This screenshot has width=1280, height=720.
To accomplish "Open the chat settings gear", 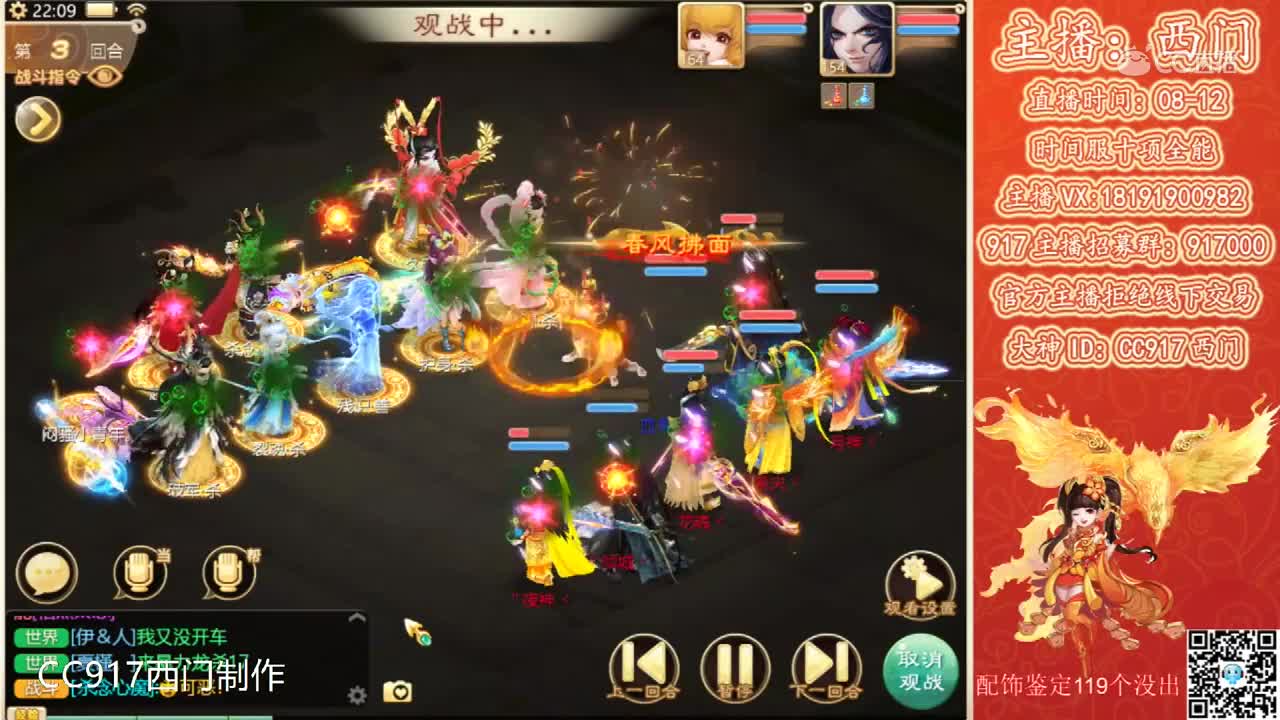I will (x=355, y=694).
